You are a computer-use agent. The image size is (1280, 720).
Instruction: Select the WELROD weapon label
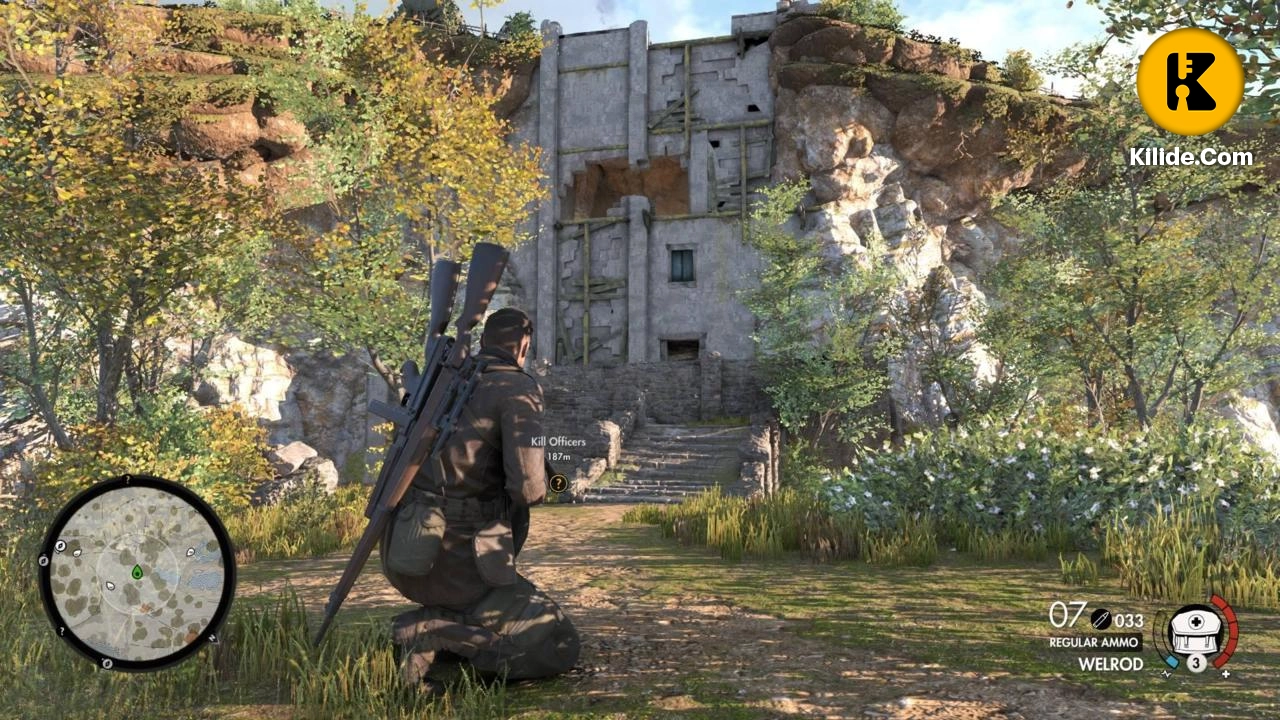tap(1111, 663)
